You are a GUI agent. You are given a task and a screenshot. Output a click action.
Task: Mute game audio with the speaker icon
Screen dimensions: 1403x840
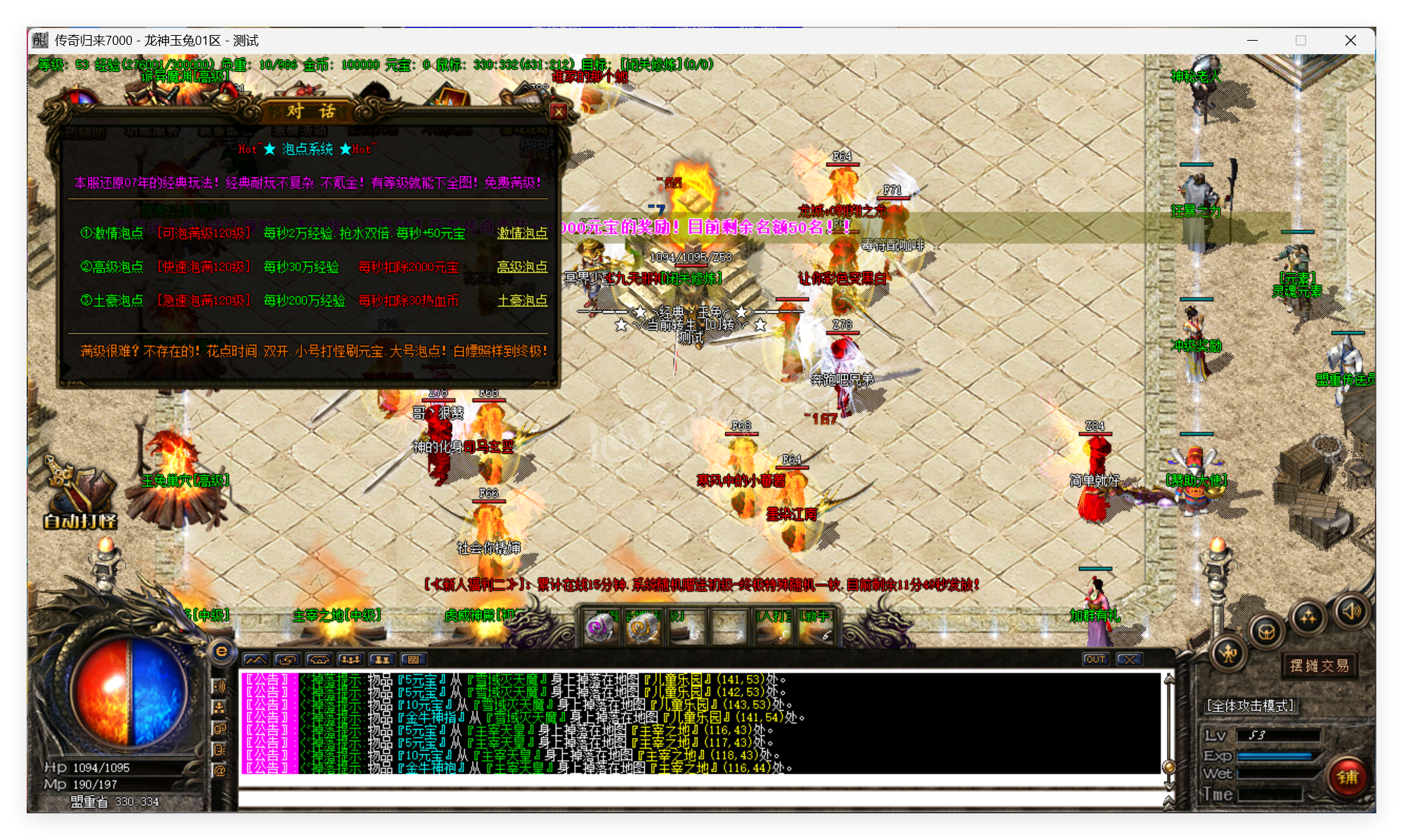click(1352, 611)
